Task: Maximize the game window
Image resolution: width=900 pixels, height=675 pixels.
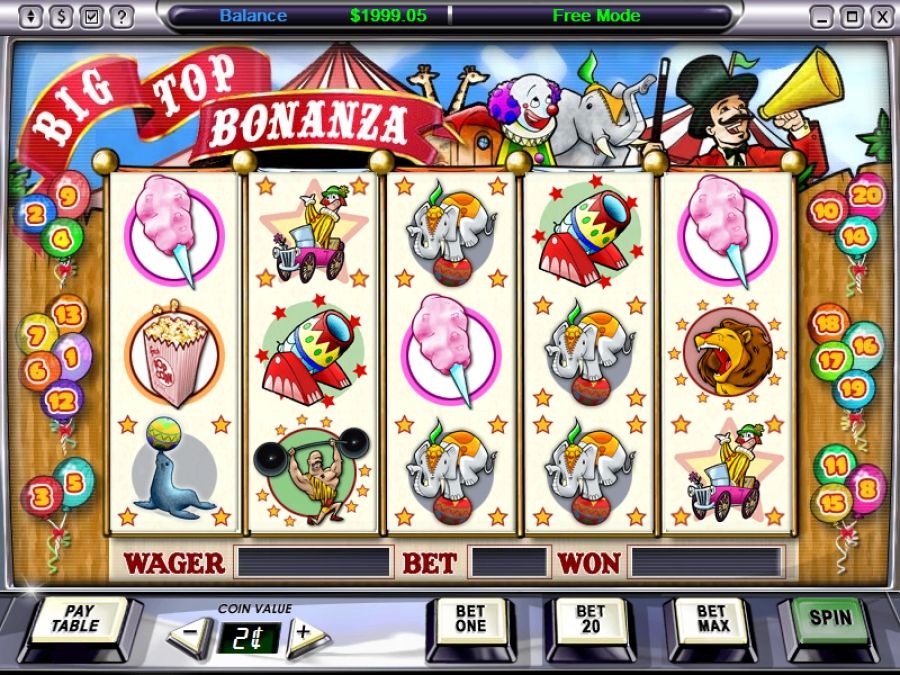Action: click(851, 16)
